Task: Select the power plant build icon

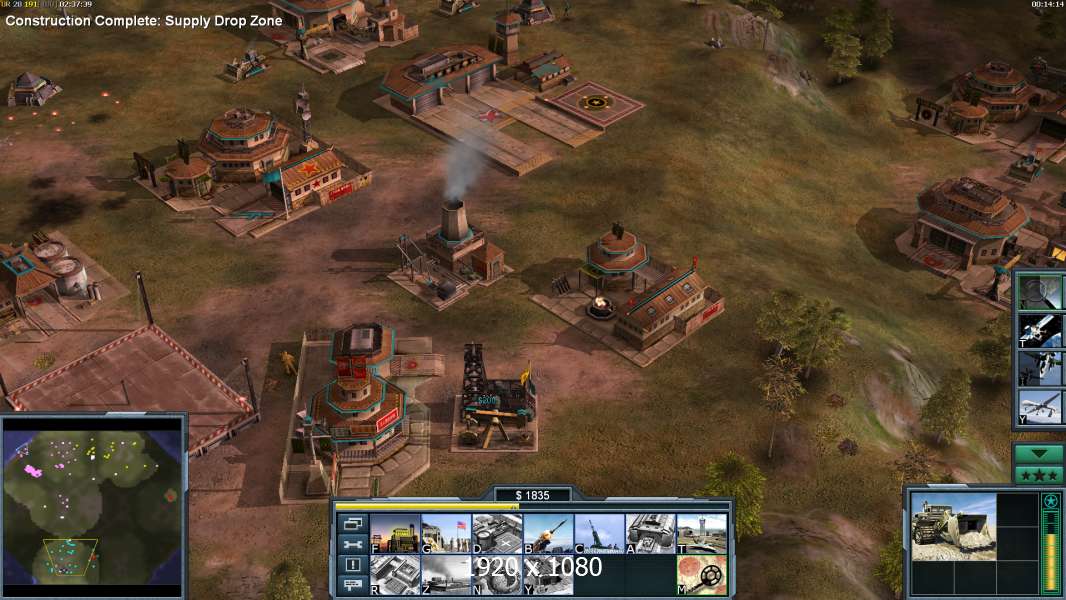Action: point(394,533)
